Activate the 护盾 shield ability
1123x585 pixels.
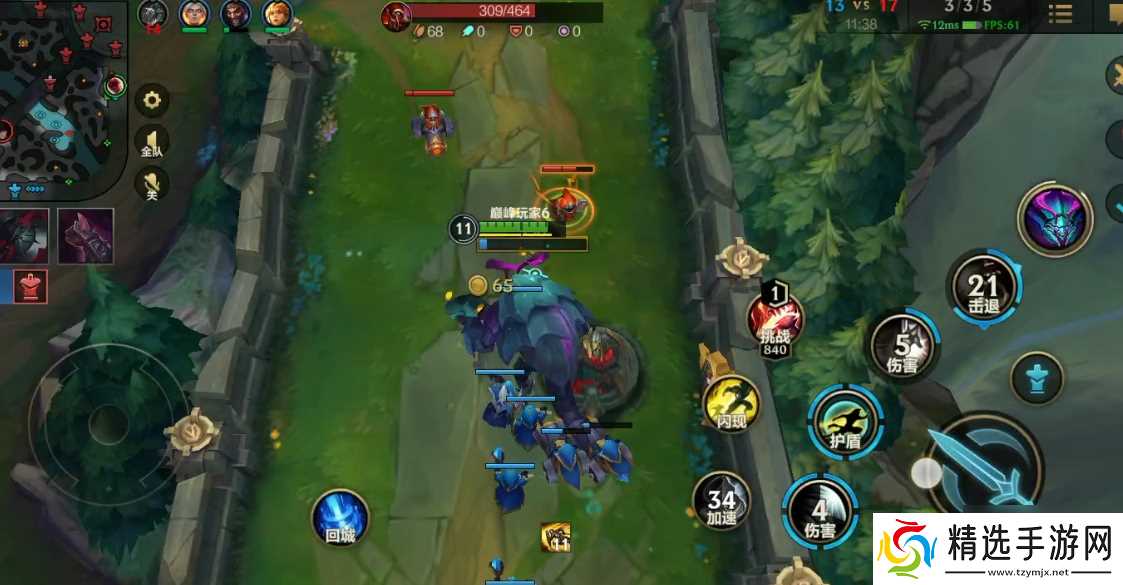(845, 418)
